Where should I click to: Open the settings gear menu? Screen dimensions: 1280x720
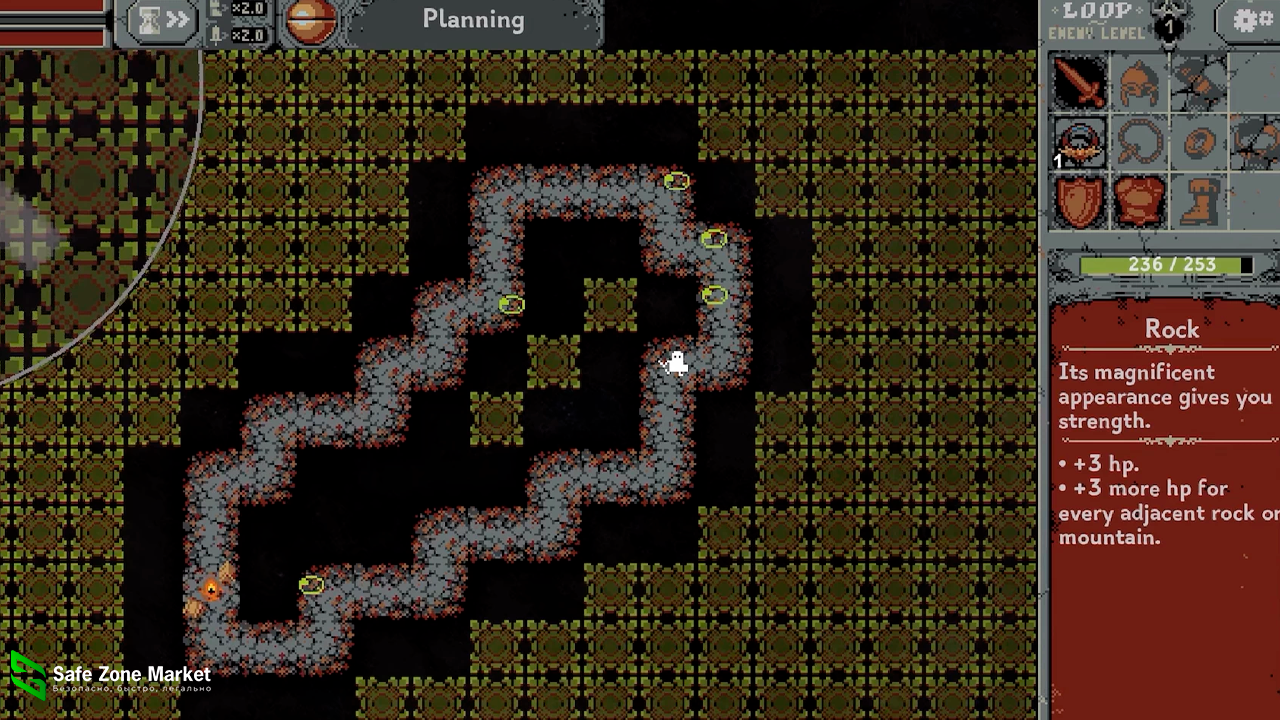1250,20
